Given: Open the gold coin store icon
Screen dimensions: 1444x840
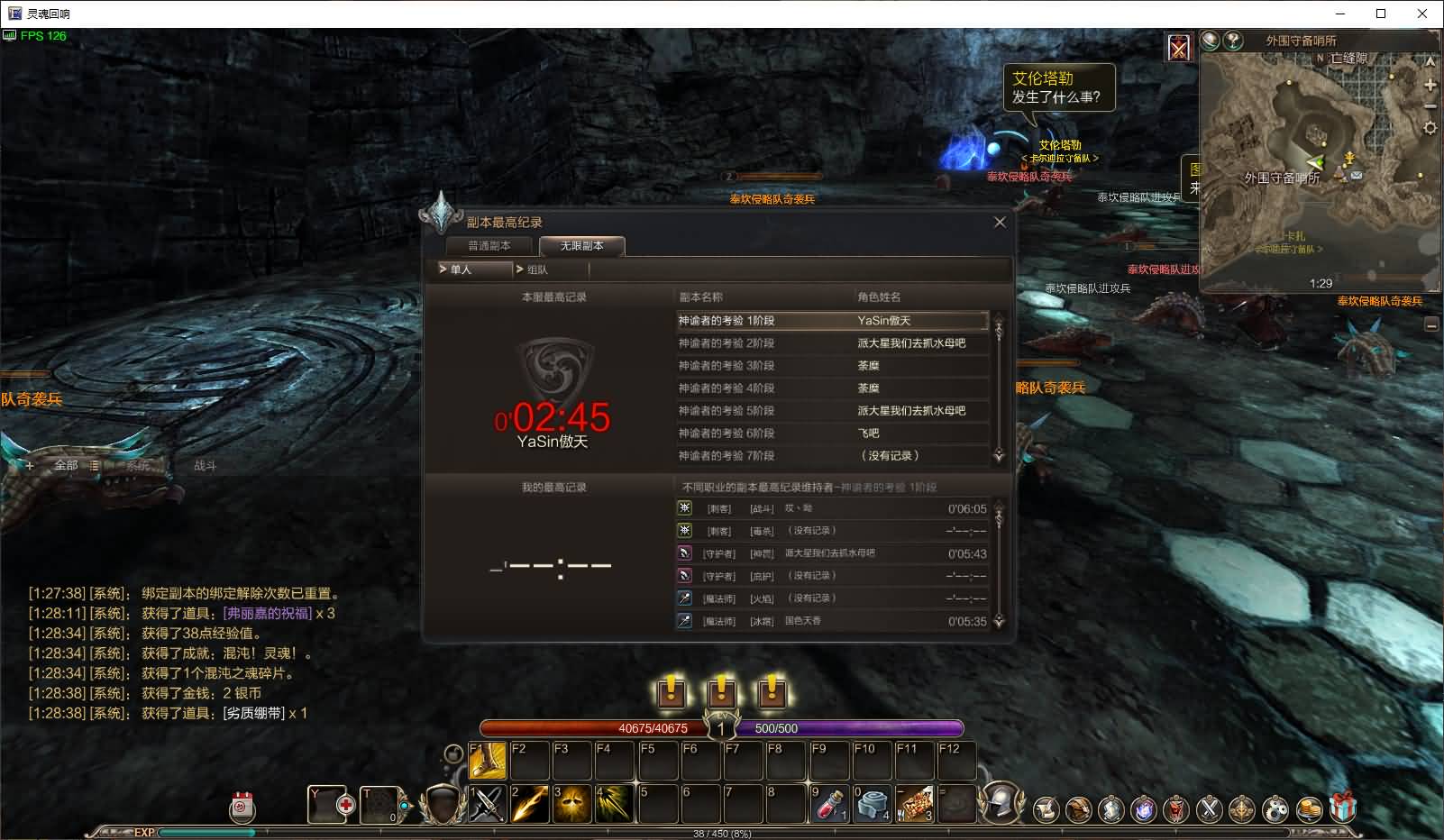Looking at the screenshot, I should click(x=1307, y=810).
